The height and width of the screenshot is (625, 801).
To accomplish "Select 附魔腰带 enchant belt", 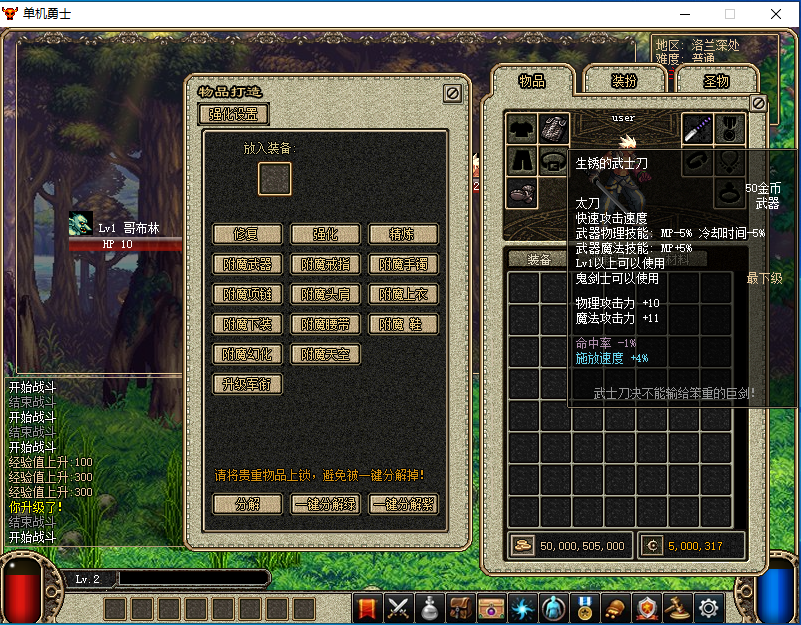I will coord(325,324).
